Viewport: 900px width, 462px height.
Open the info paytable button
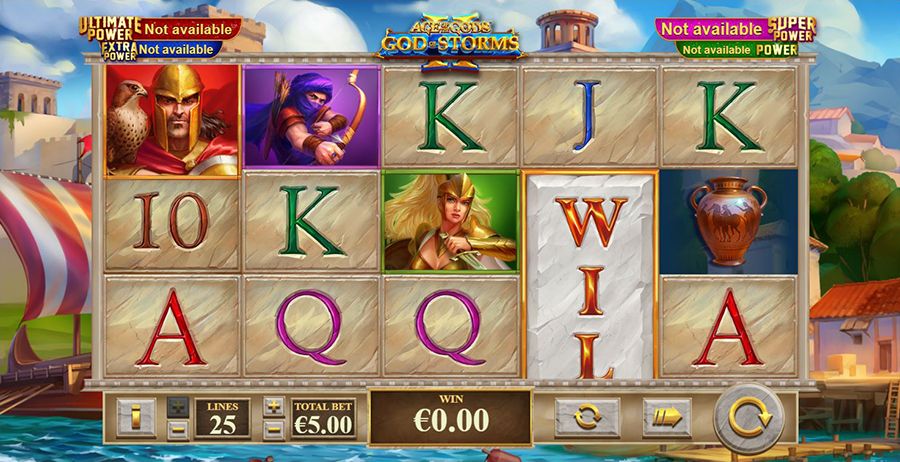pos(135,417)
